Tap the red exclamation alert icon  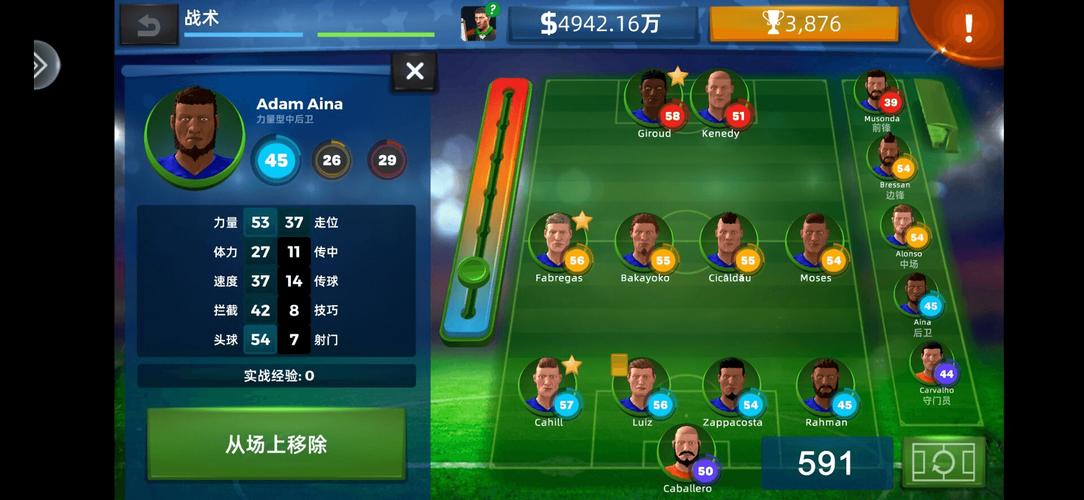pyautogui.click(x=967, y=27)
